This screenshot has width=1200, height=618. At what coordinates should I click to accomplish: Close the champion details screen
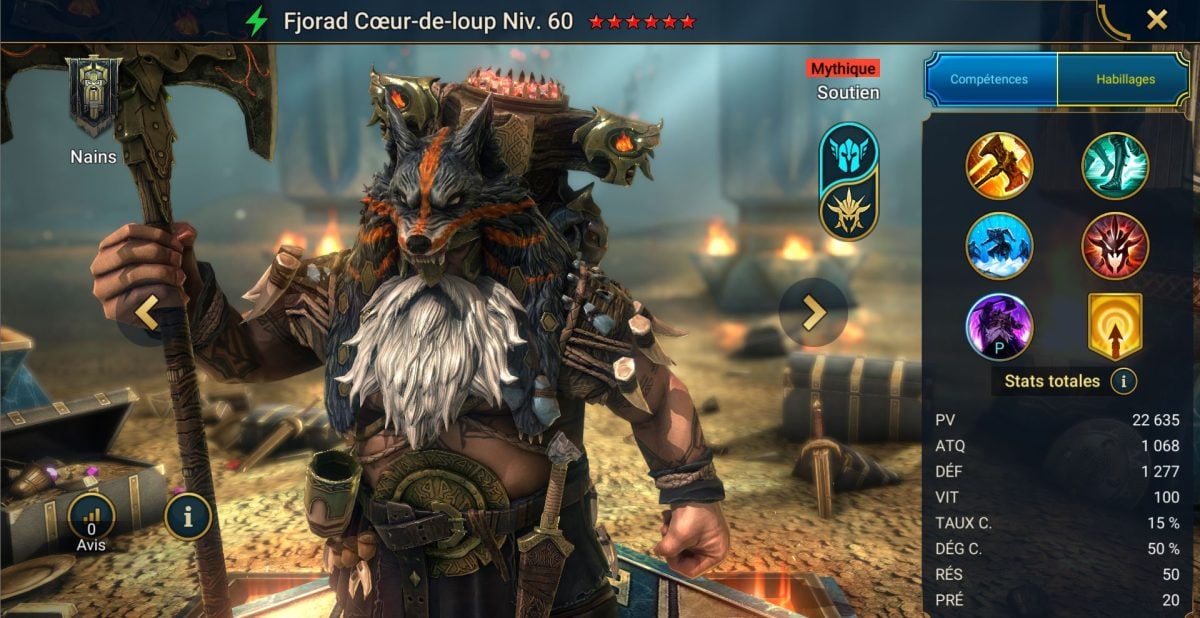pos(1156,19)
